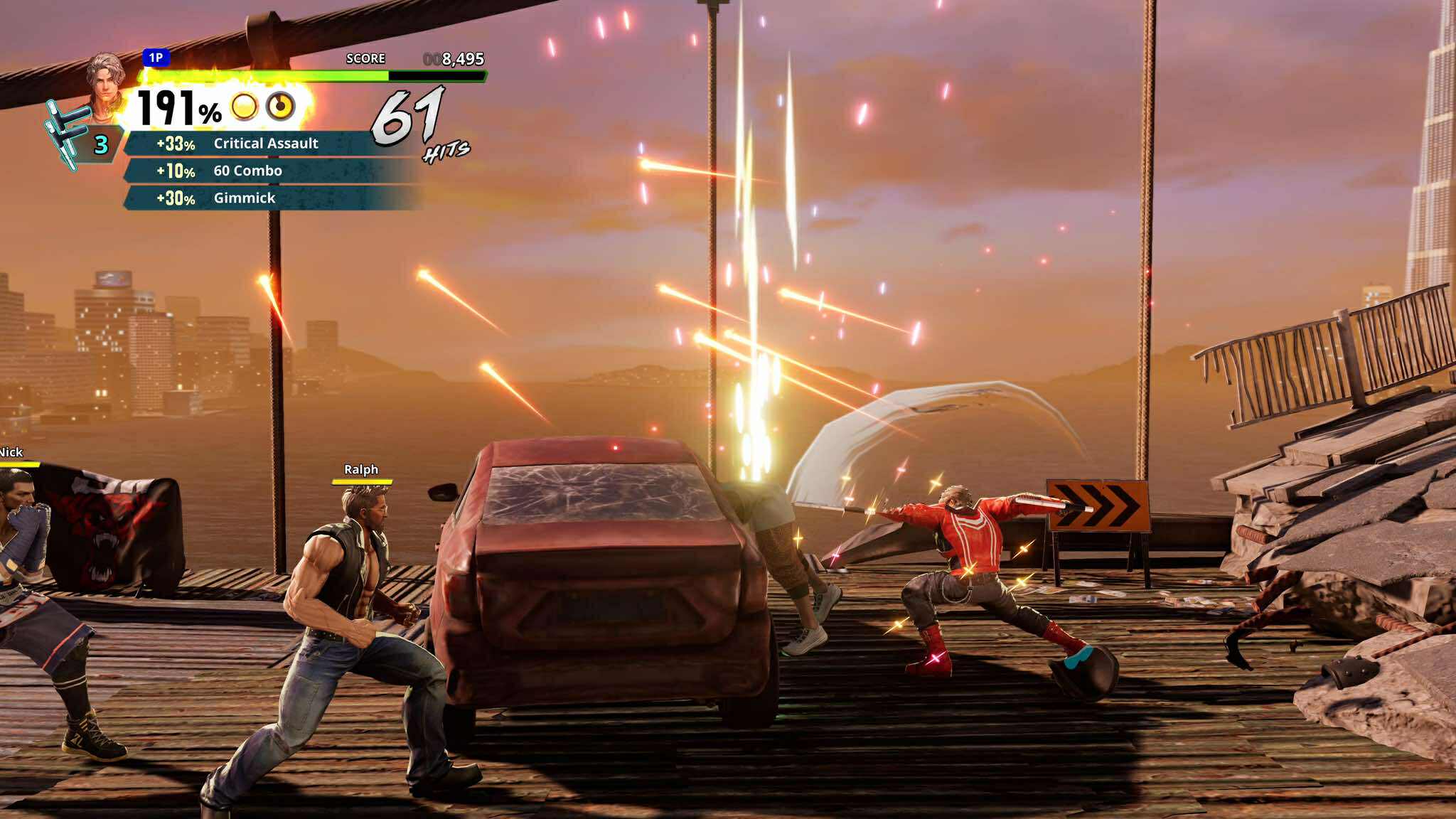
Task: Click the fully charged gold special orb
Action: tap(245, 107)
